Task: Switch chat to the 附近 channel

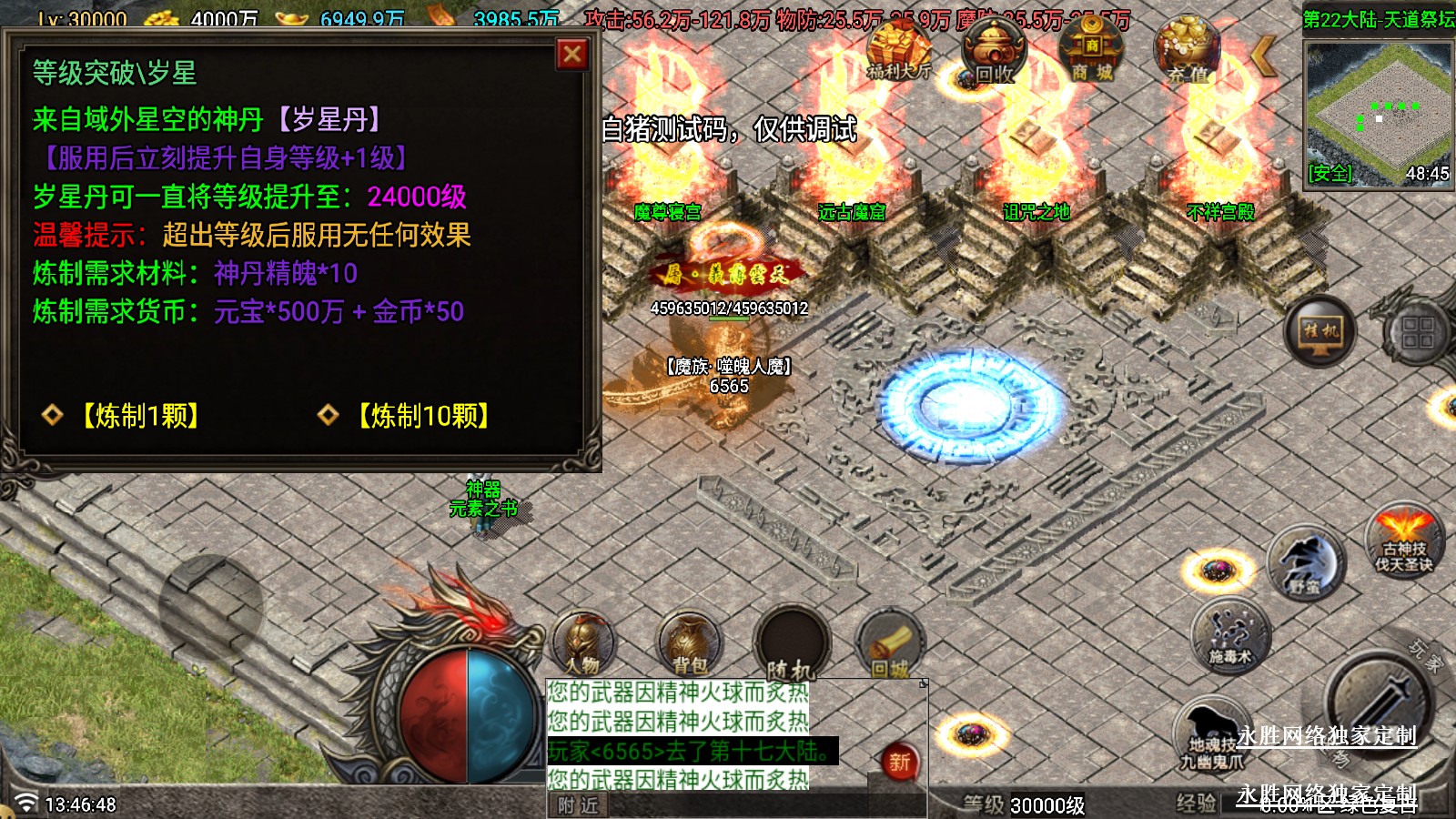Action: (578, 805)
